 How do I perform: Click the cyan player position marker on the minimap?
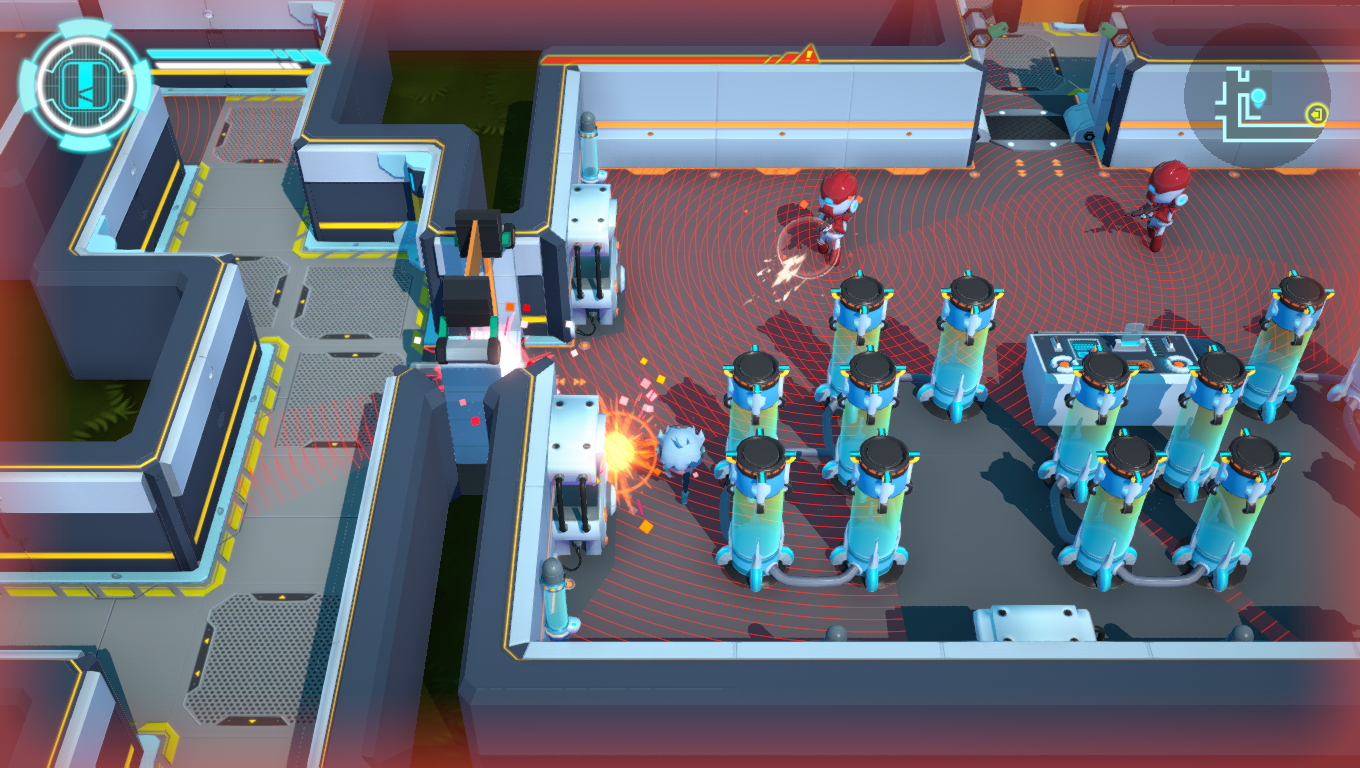click(x=1258, y=96)
